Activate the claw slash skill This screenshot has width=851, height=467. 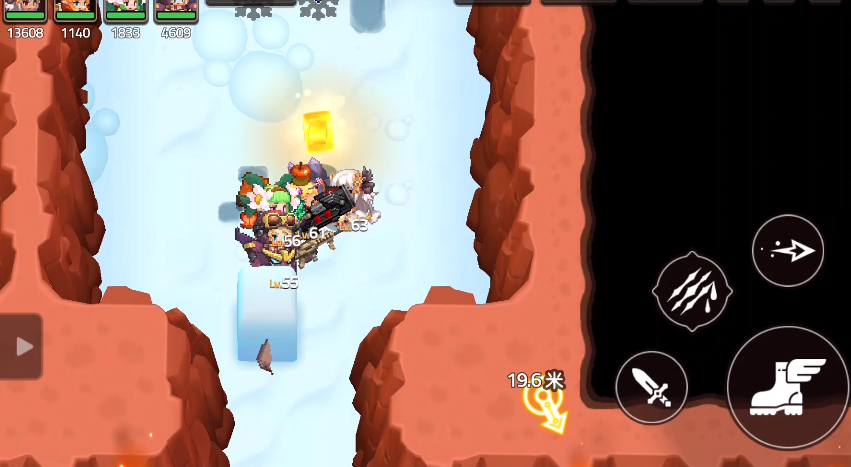pyautogui.click(x=692, y=292)
